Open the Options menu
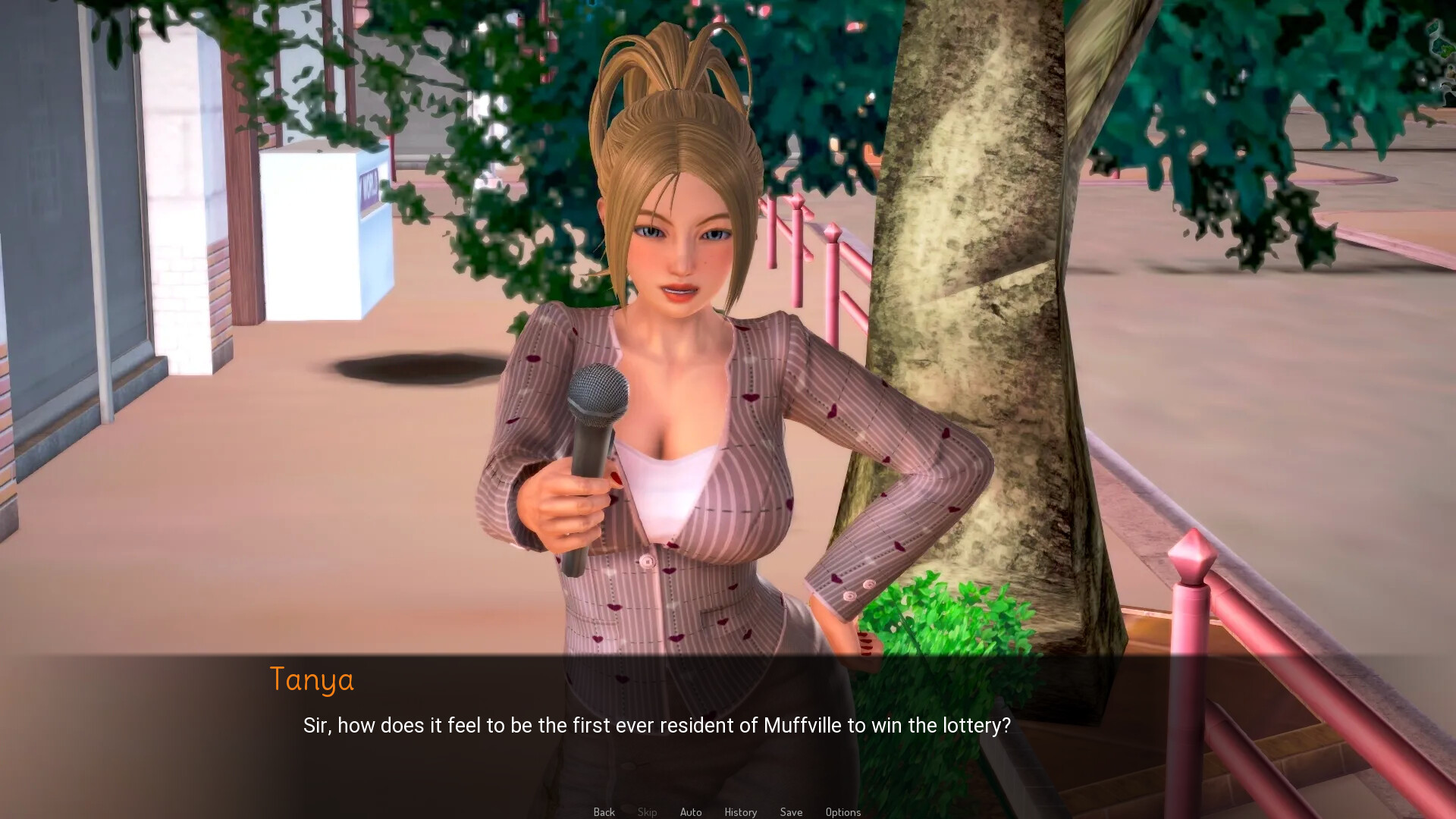Image resolution: width=1456 pixels, height=819 pixels. (x=843, y=811)
